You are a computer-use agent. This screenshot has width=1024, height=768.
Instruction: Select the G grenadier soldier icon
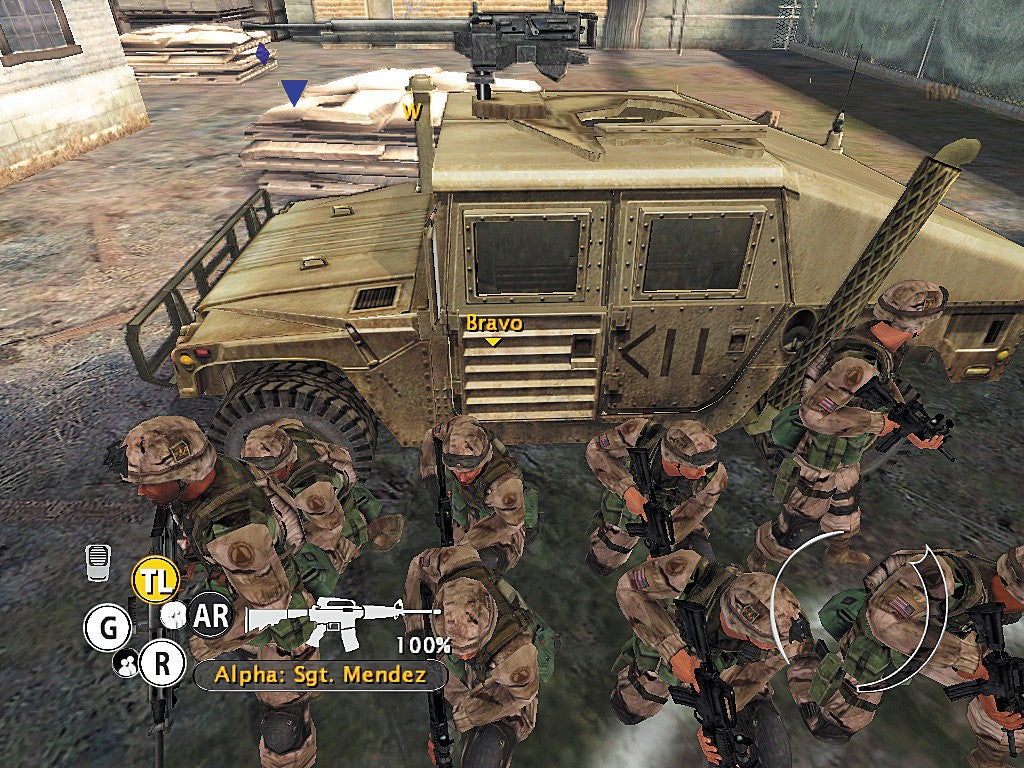(107, 628)
